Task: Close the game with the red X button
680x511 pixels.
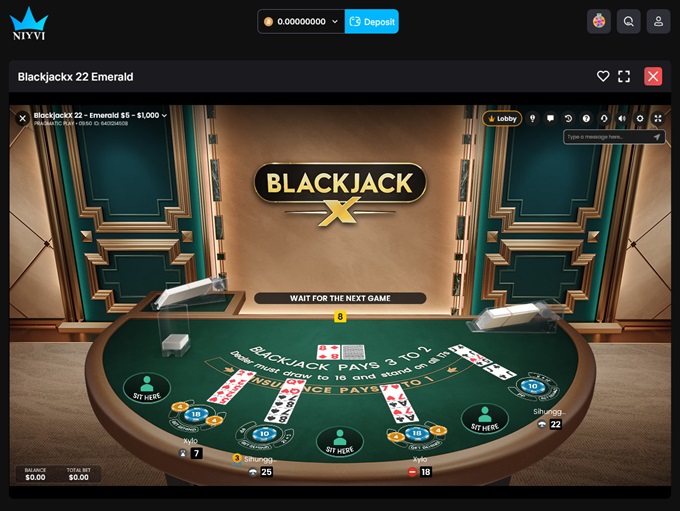Action: pos(653,76)
